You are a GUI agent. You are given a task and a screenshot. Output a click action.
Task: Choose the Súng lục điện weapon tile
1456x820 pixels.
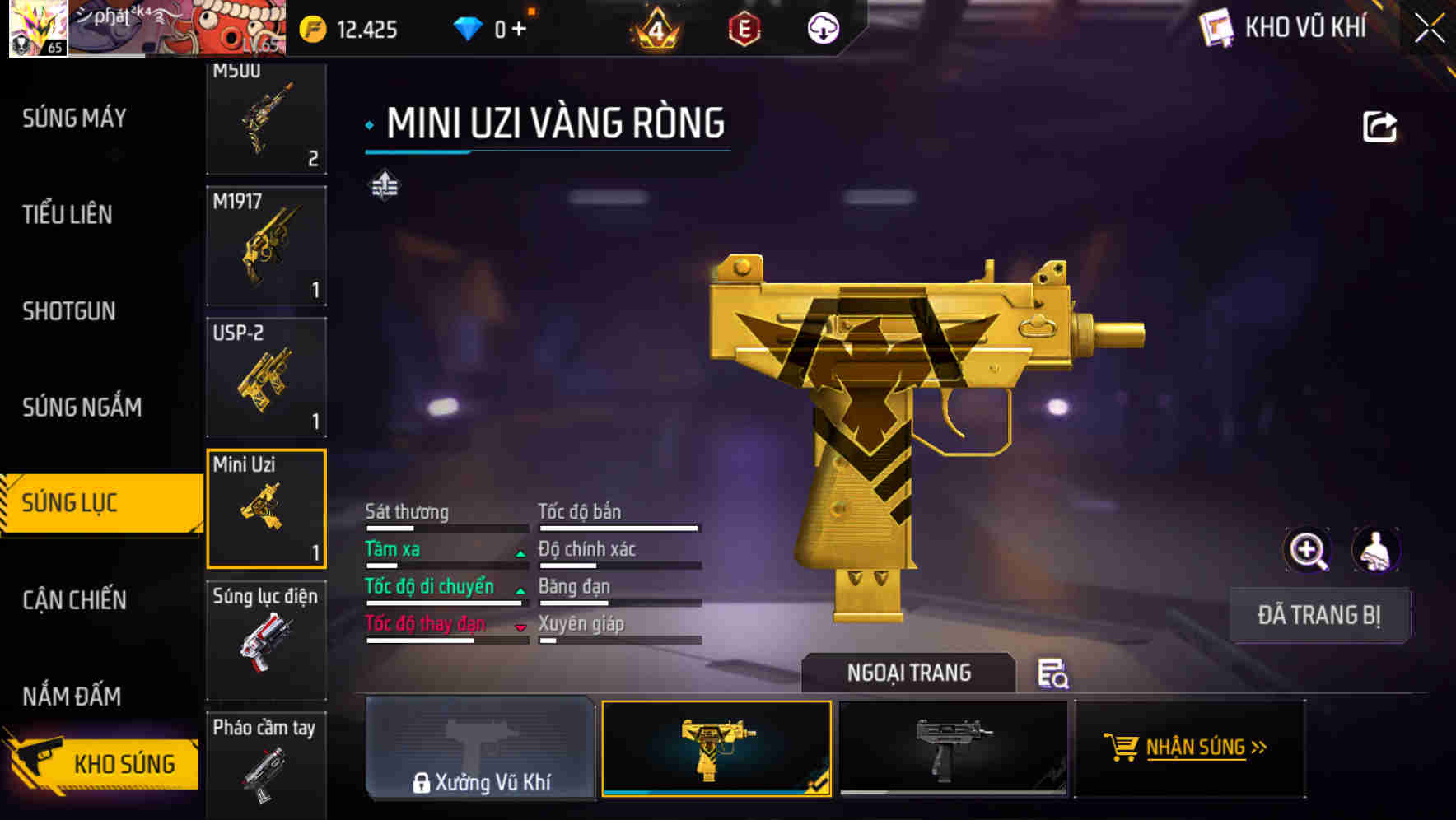click(266, 640)
